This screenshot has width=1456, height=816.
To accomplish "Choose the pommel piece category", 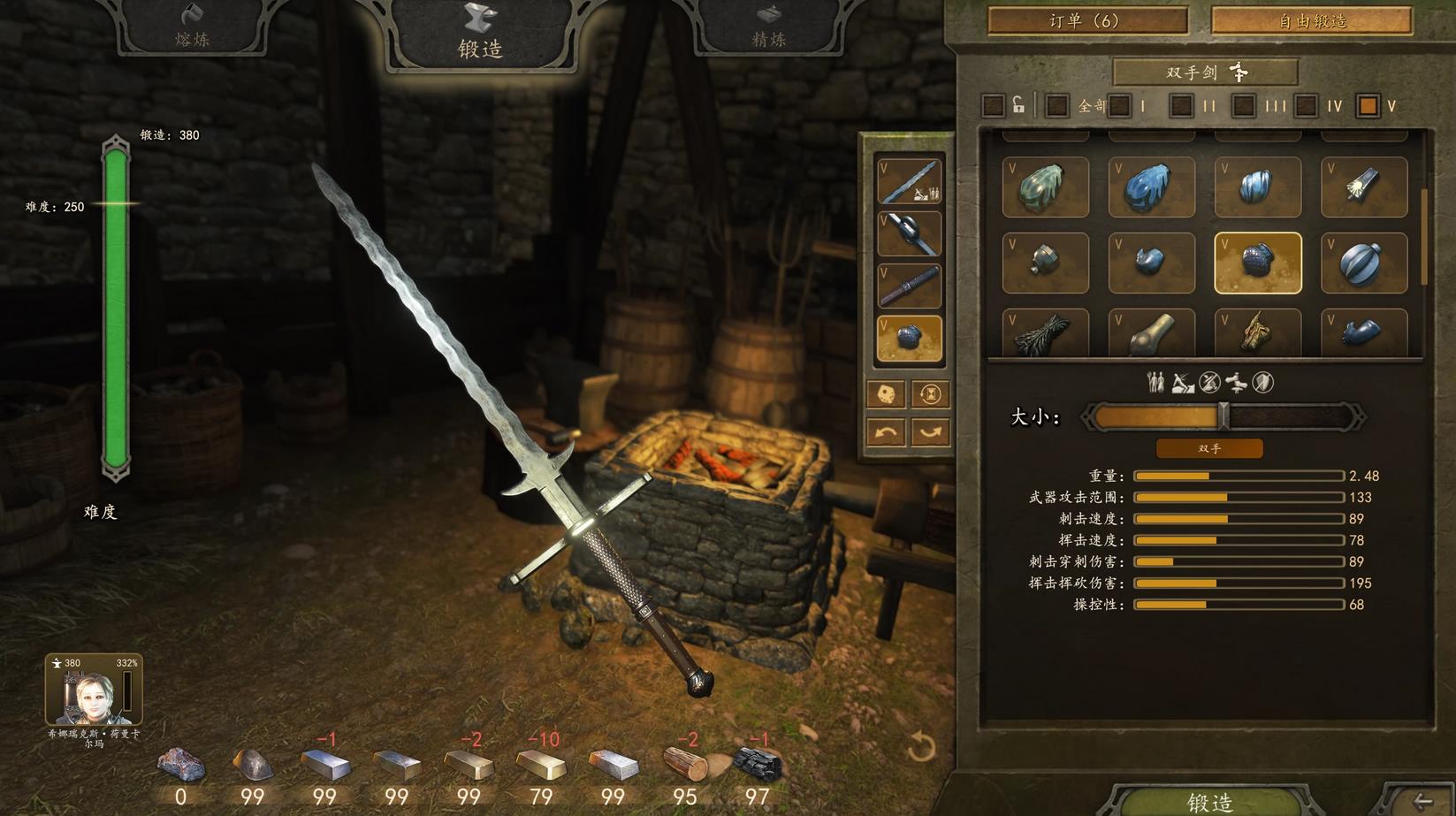I will (x=909, y=338).
